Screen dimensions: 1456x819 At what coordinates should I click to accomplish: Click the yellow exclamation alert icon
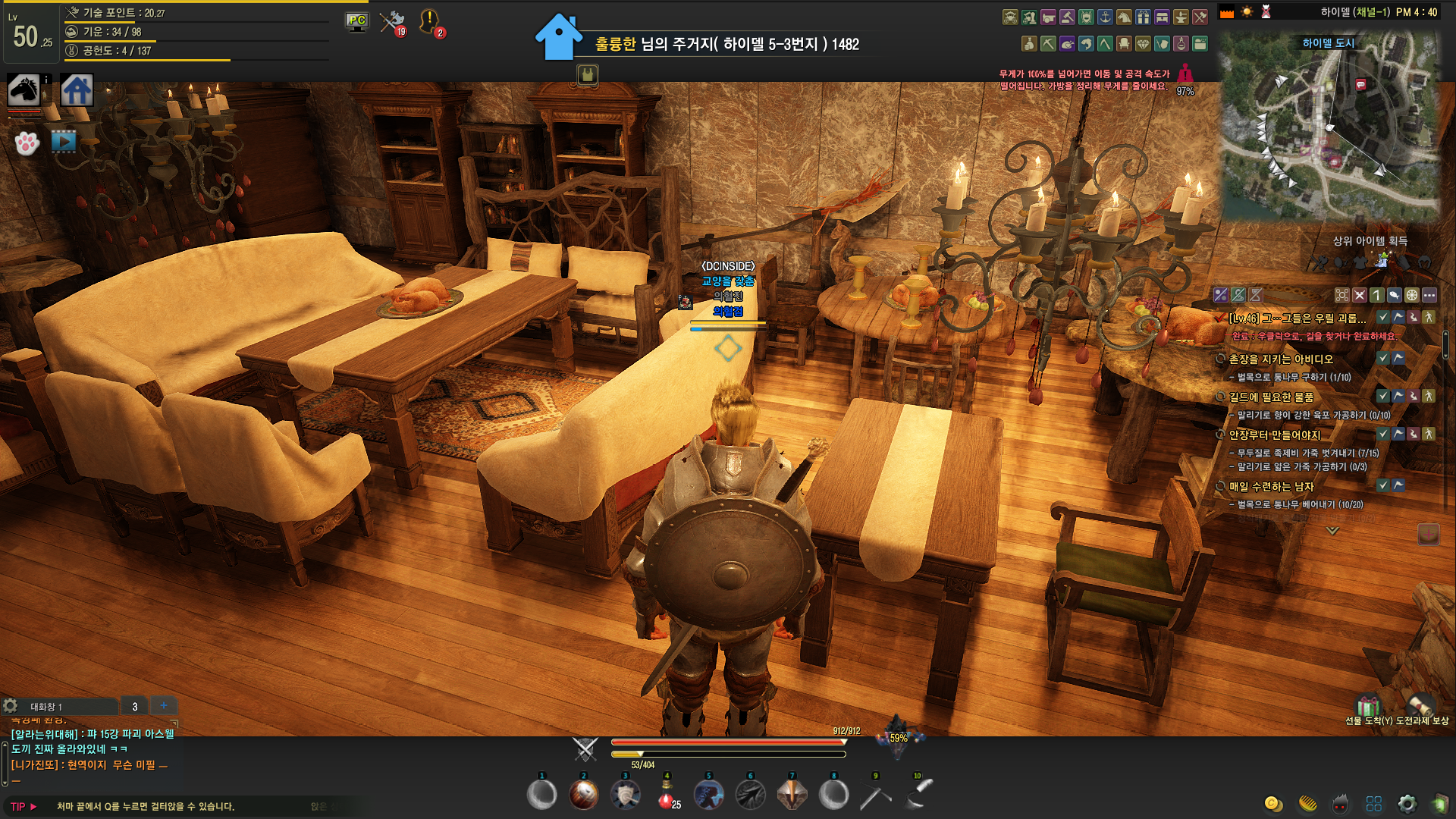(x=429, y=20)
